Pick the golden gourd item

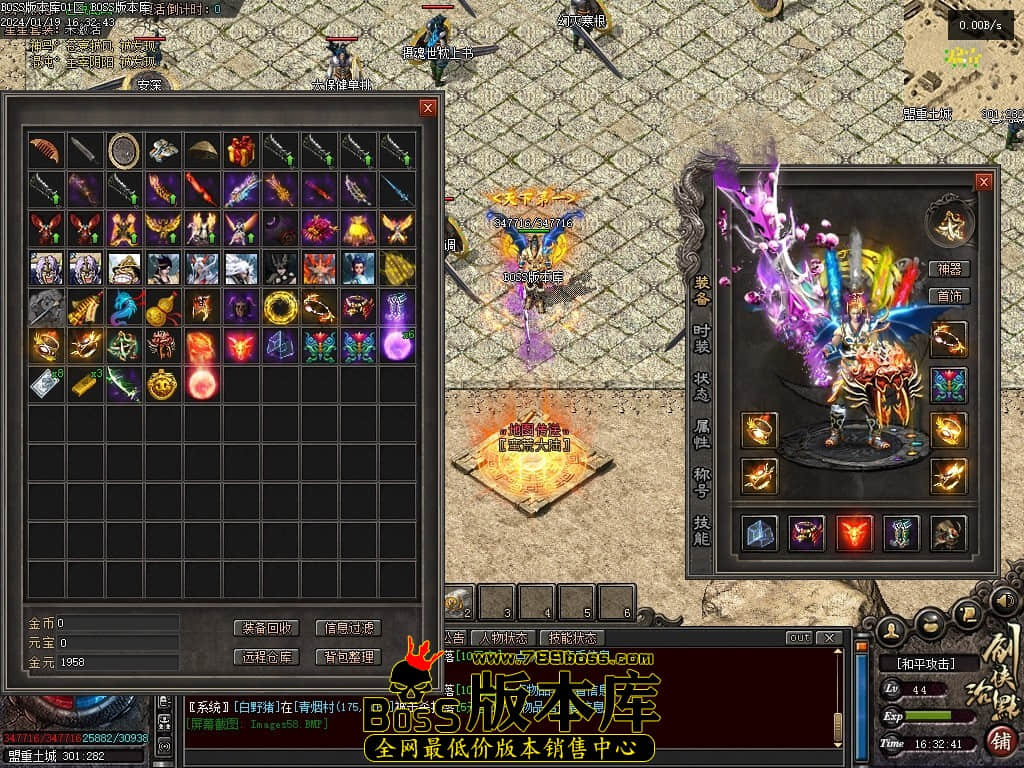point(162,307)
